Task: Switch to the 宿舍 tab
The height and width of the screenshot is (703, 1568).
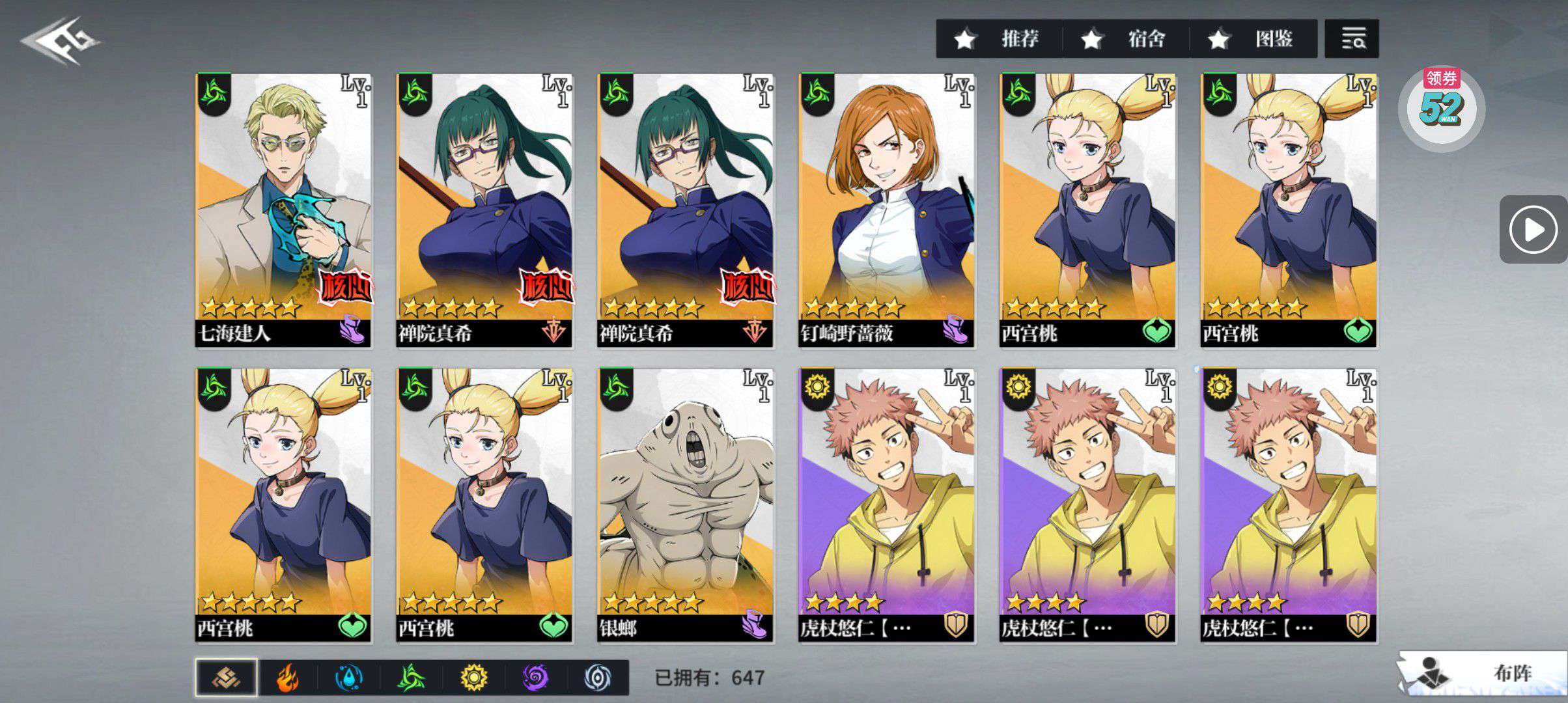Action: pyautogui.click(x=1125, y=39)
